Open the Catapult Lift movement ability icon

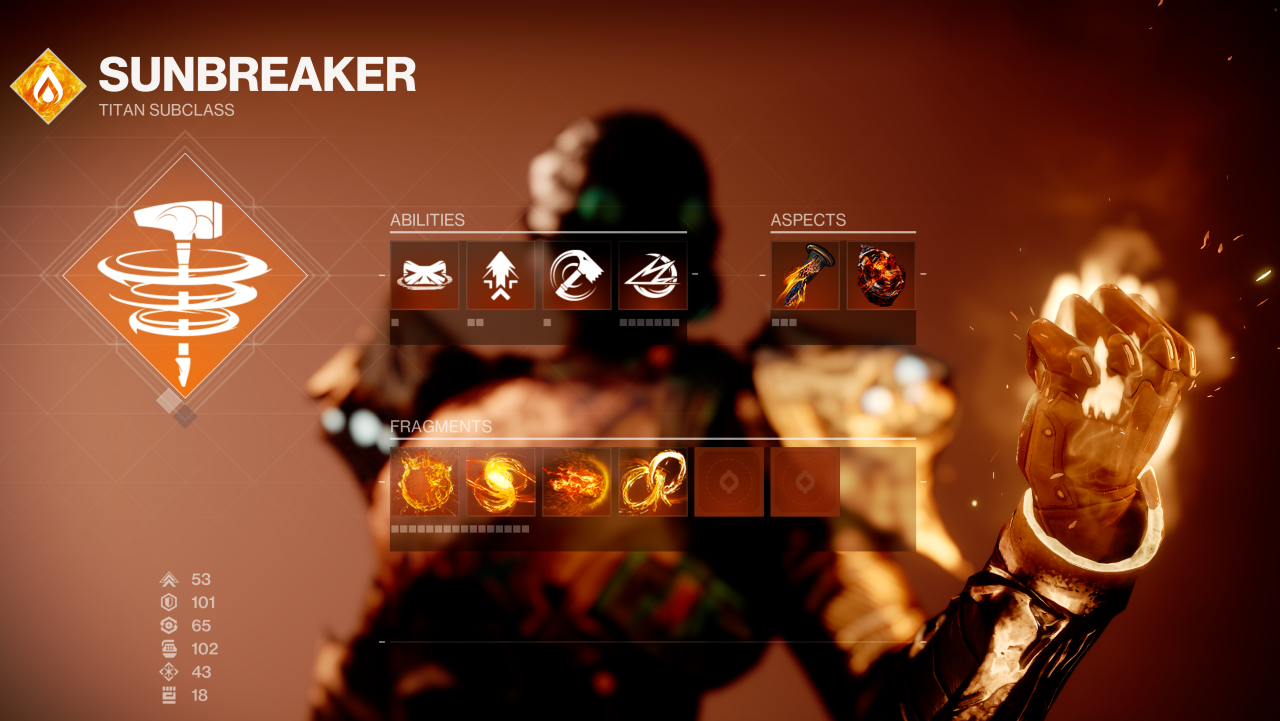point(500,276)
